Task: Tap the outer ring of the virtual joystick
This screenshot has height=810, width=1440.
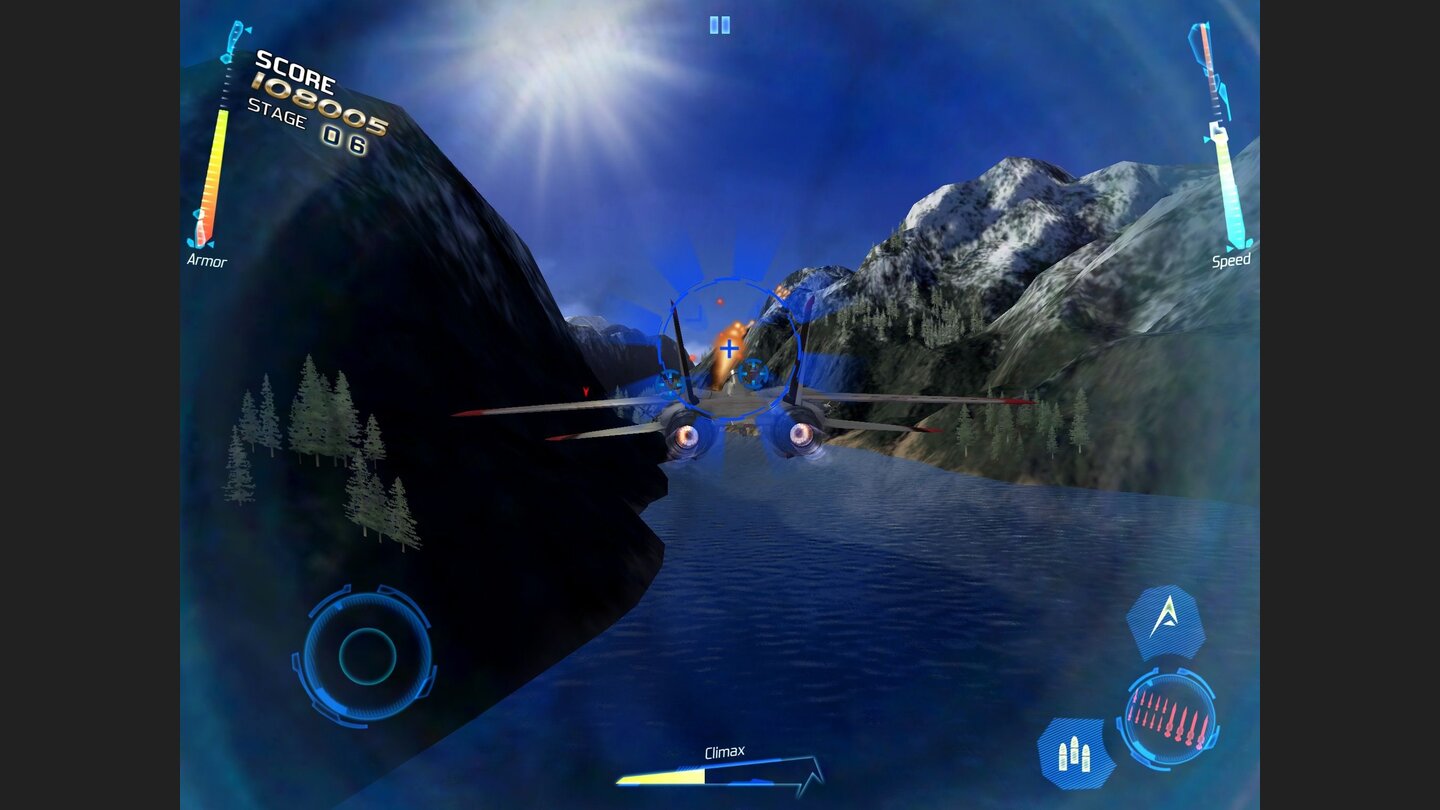Action: tap(368, 600)
